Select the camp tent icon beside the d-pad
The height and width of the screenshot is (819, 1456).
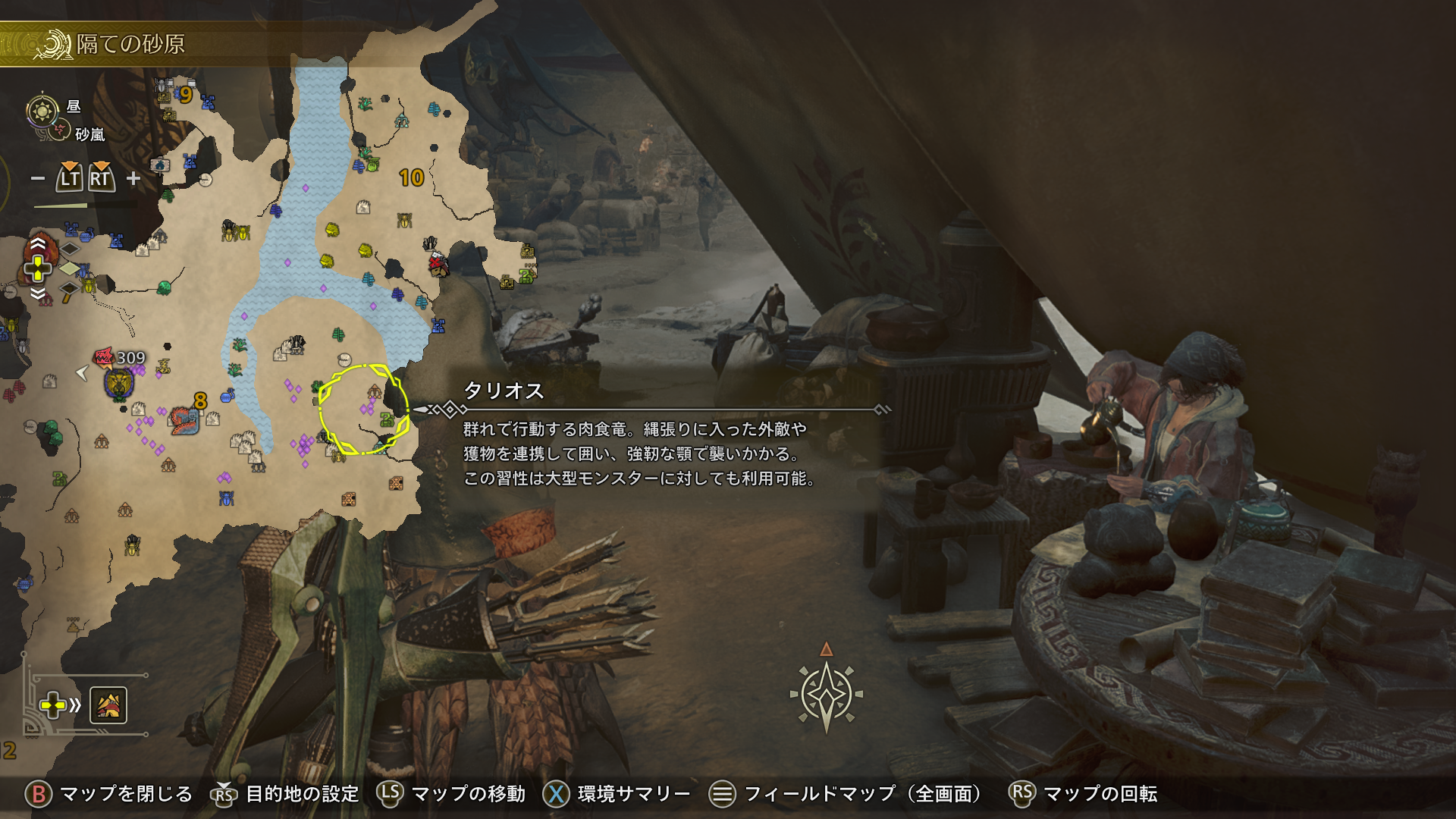108,706
